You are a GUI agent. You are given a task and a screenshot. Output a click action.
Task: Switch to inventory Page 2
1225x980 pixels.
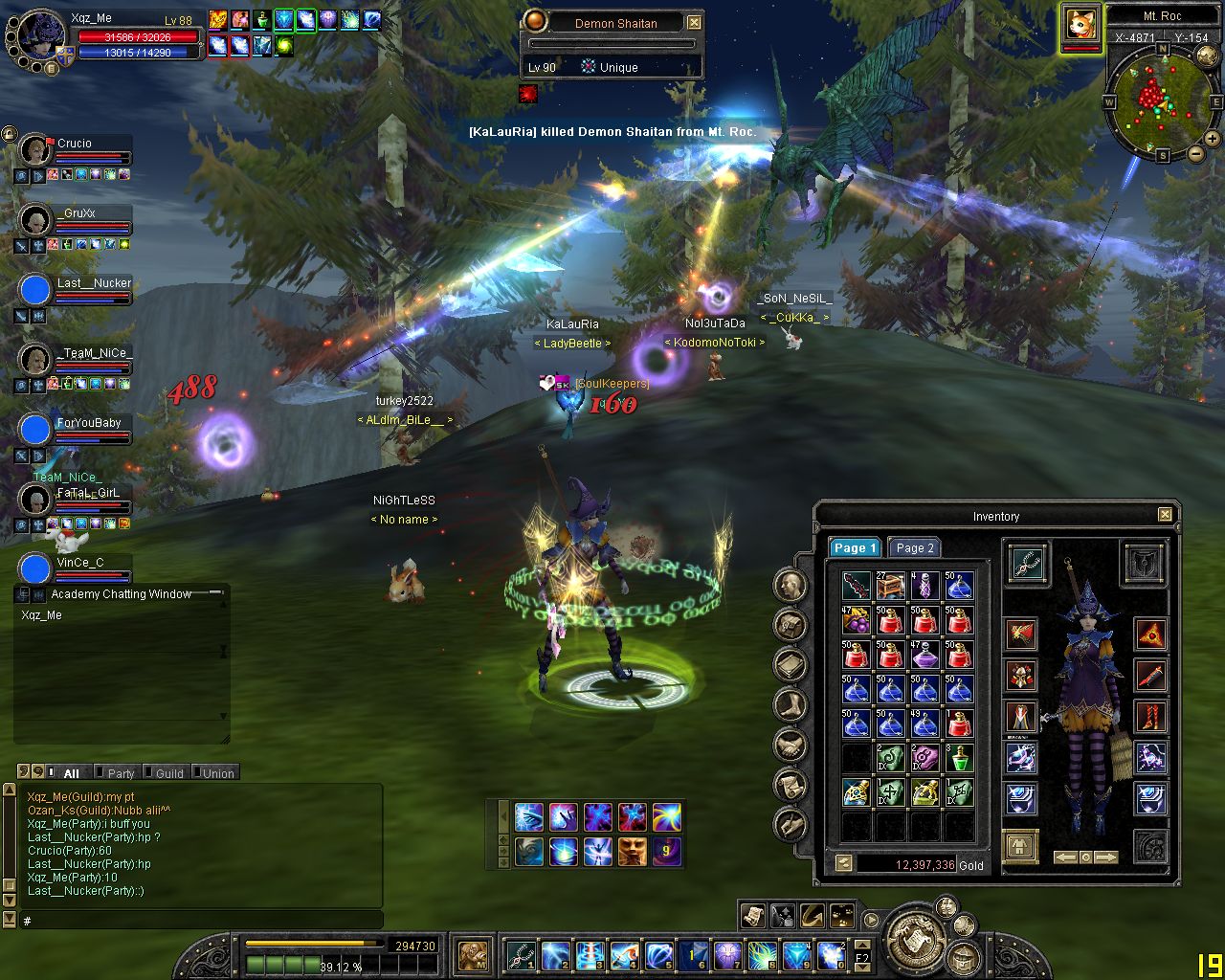coord(914,548)
